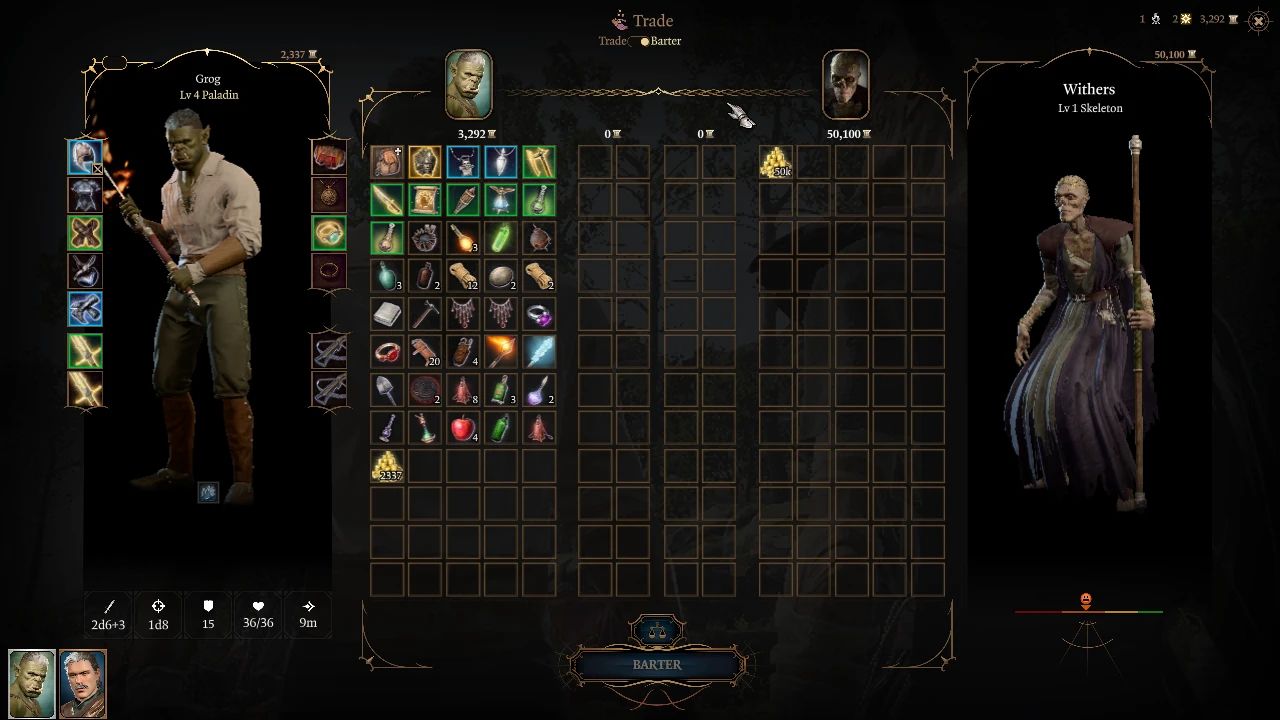The height and width of the screenshot is (720, 1280).
Task: Select the shovel item in the inventory grid
Action: pyautogui.click(x=387, y=390)
